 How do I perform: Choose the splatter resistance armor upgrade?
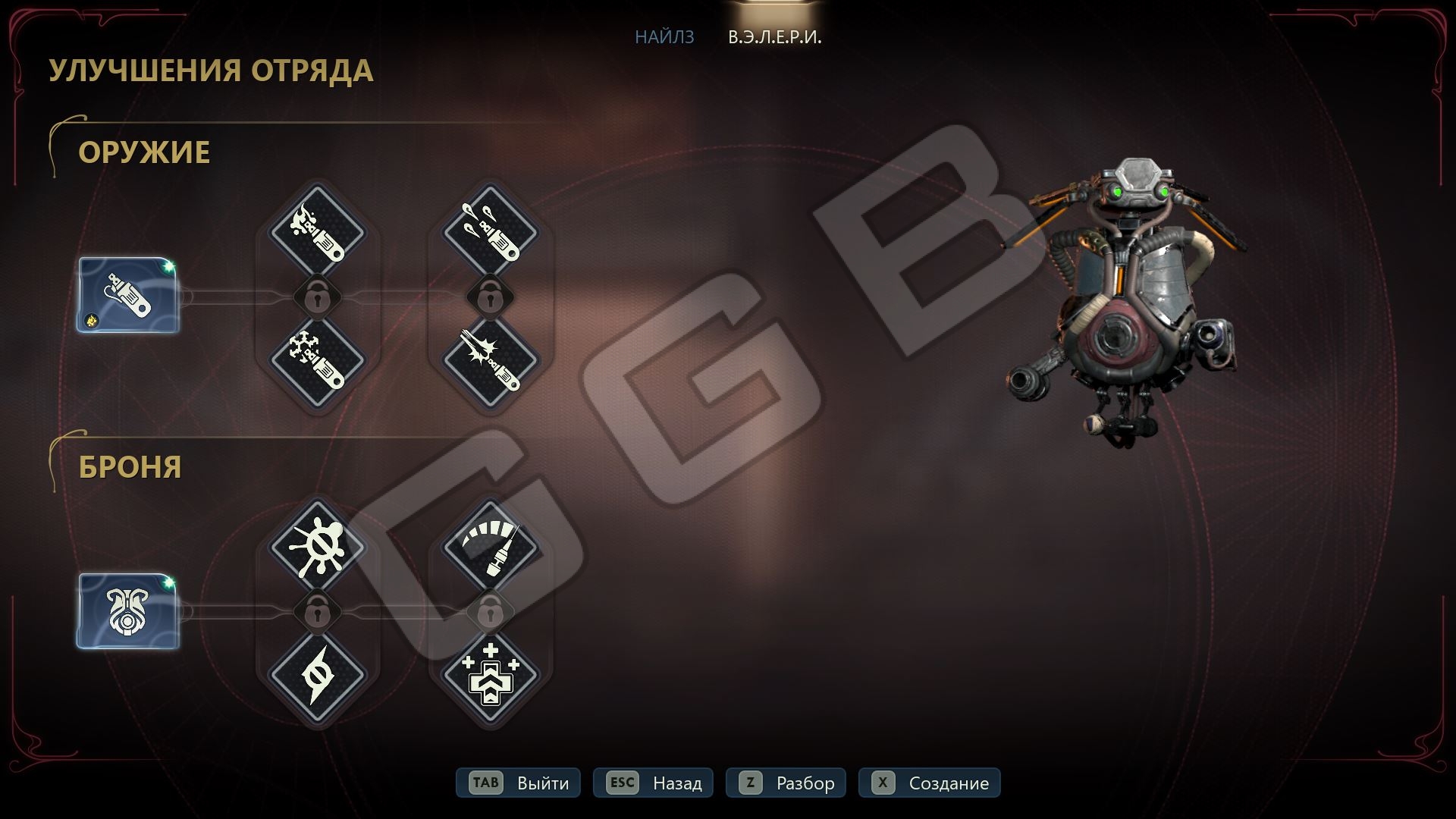(318, 548)
